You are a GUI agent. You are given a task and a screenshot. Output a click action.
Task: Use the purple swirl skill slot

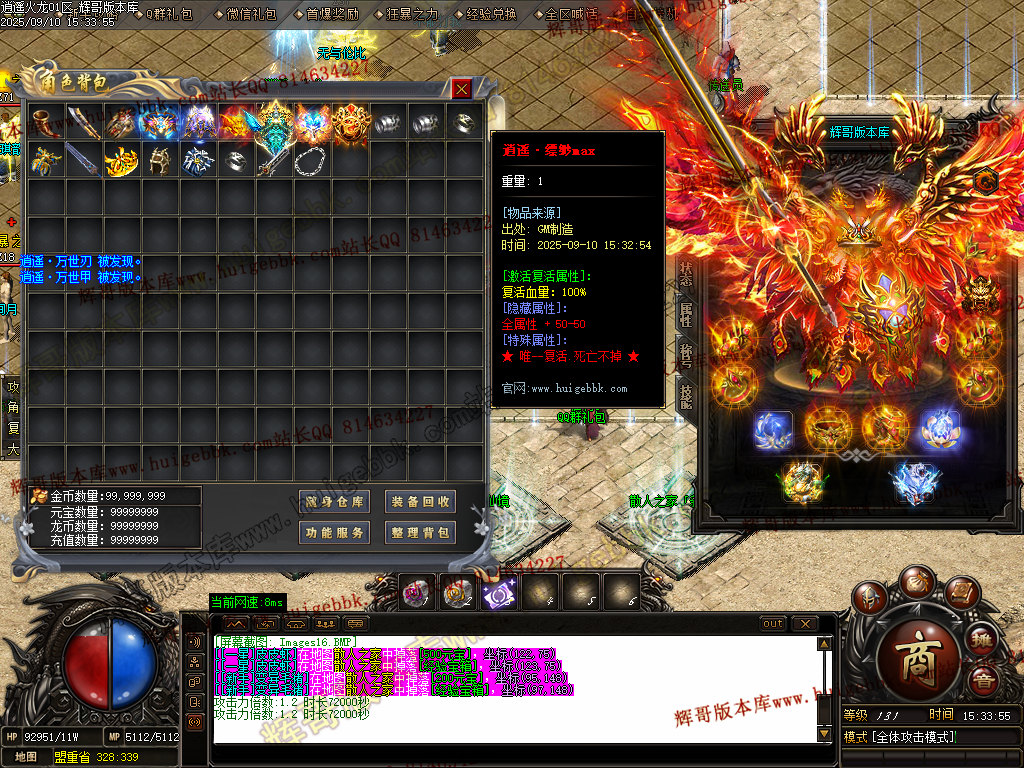click(x=498, y=594)
